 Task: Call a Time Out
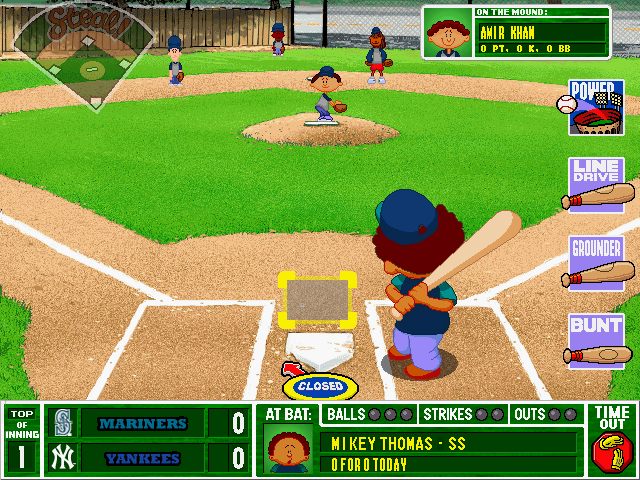coord(612,440)
